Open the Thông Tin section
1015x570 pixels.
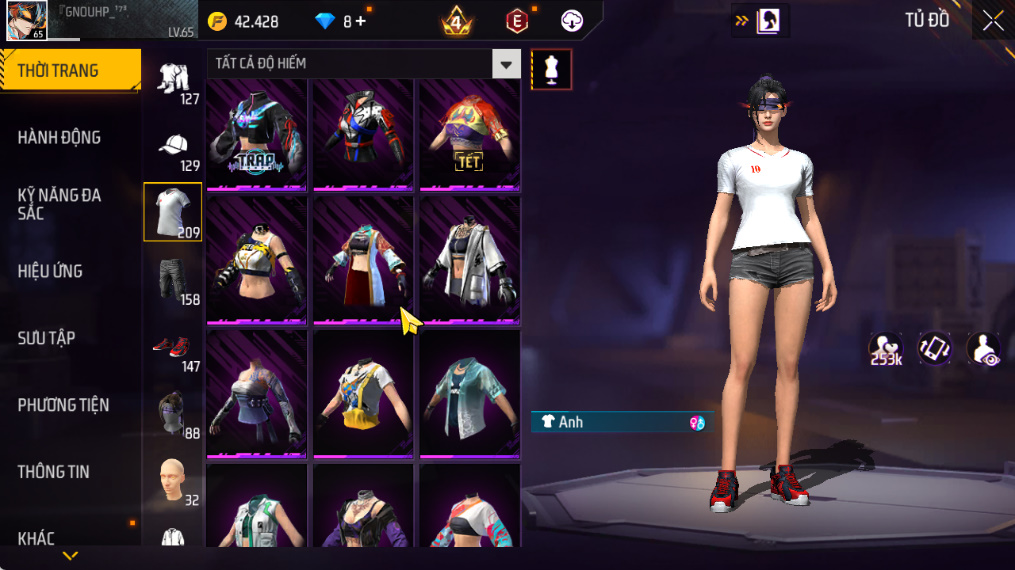click(x=54, y=472)
